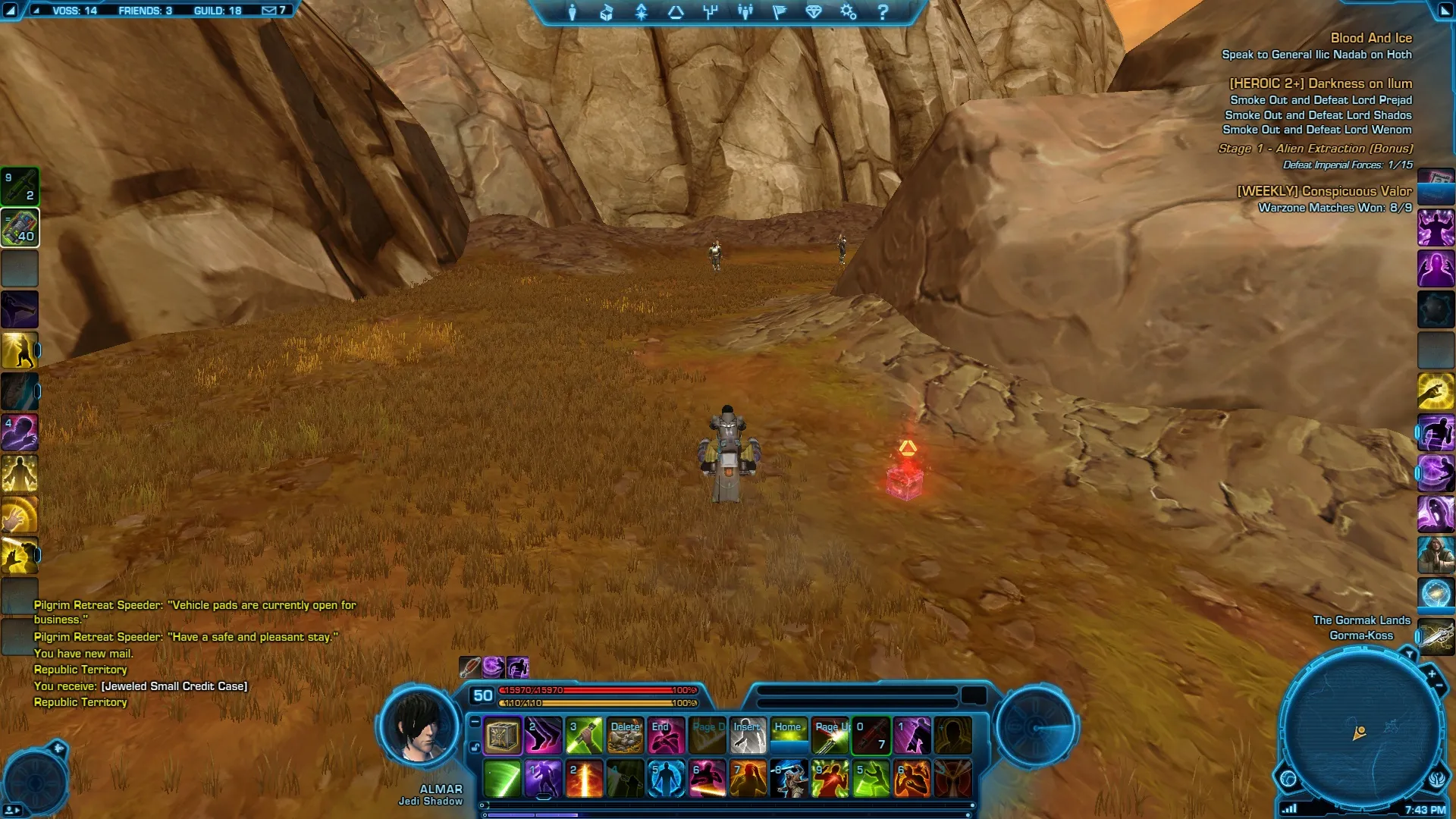Activate the lightsaber hilt ability on key 3
Viewport: 1456px width, 819px height.
coord(584,736)
